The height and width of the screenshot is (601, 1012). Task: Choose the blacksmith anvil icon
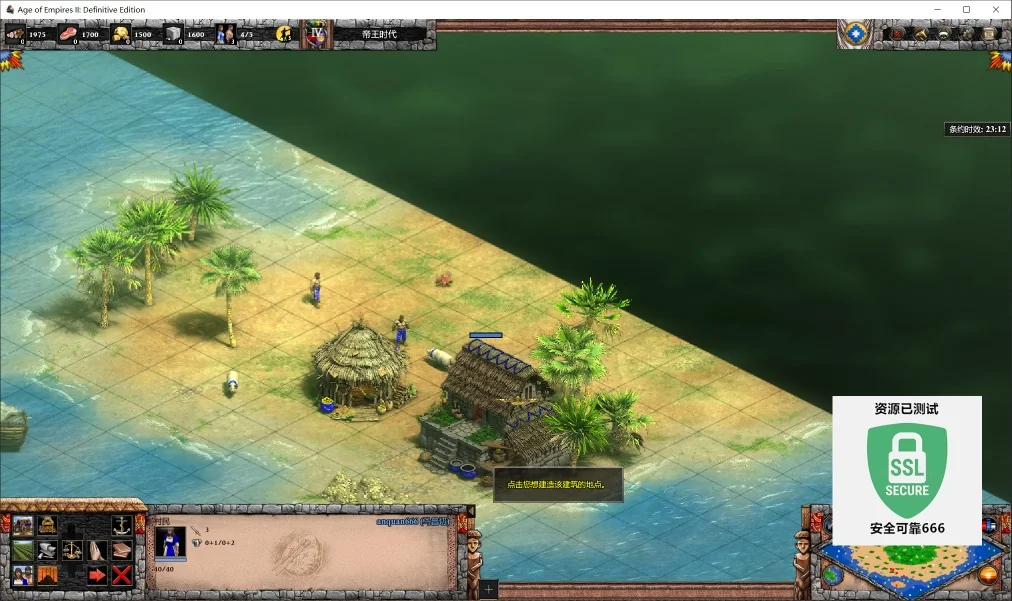pos(47,551)
